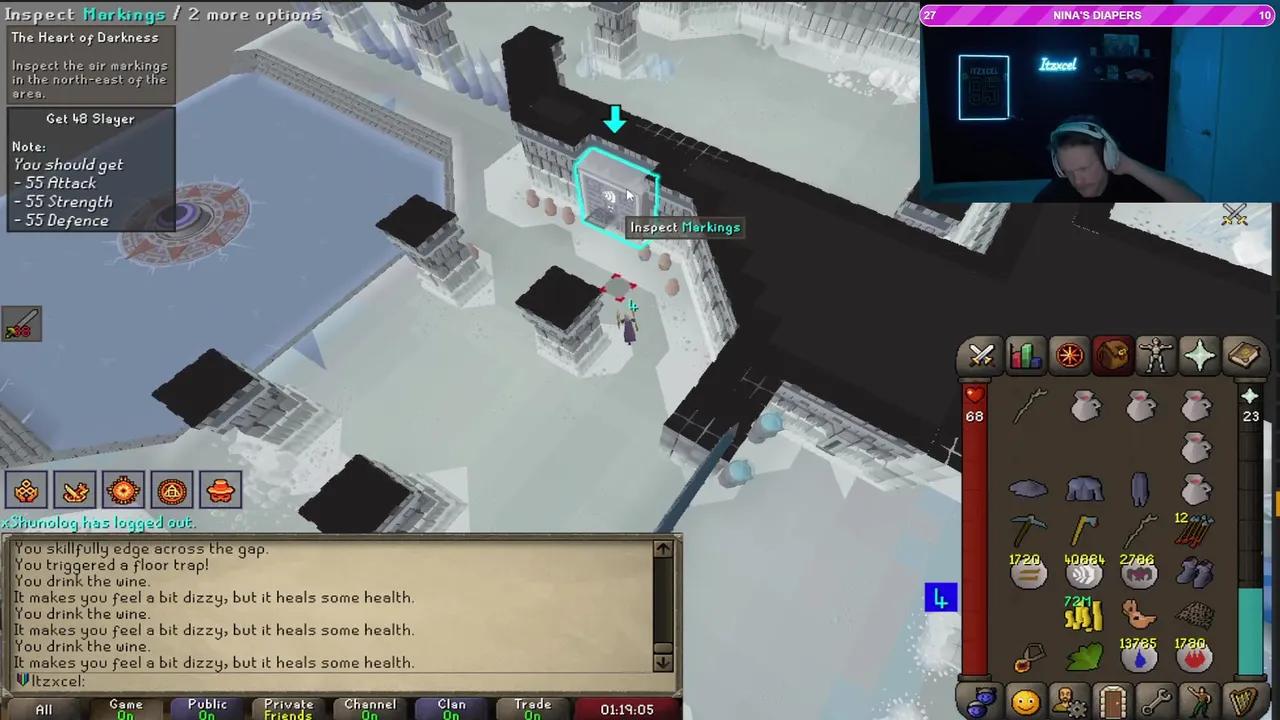1280x720 pixels.
Task: Toggle Public chat off
Action: click(x=207, y=707)
